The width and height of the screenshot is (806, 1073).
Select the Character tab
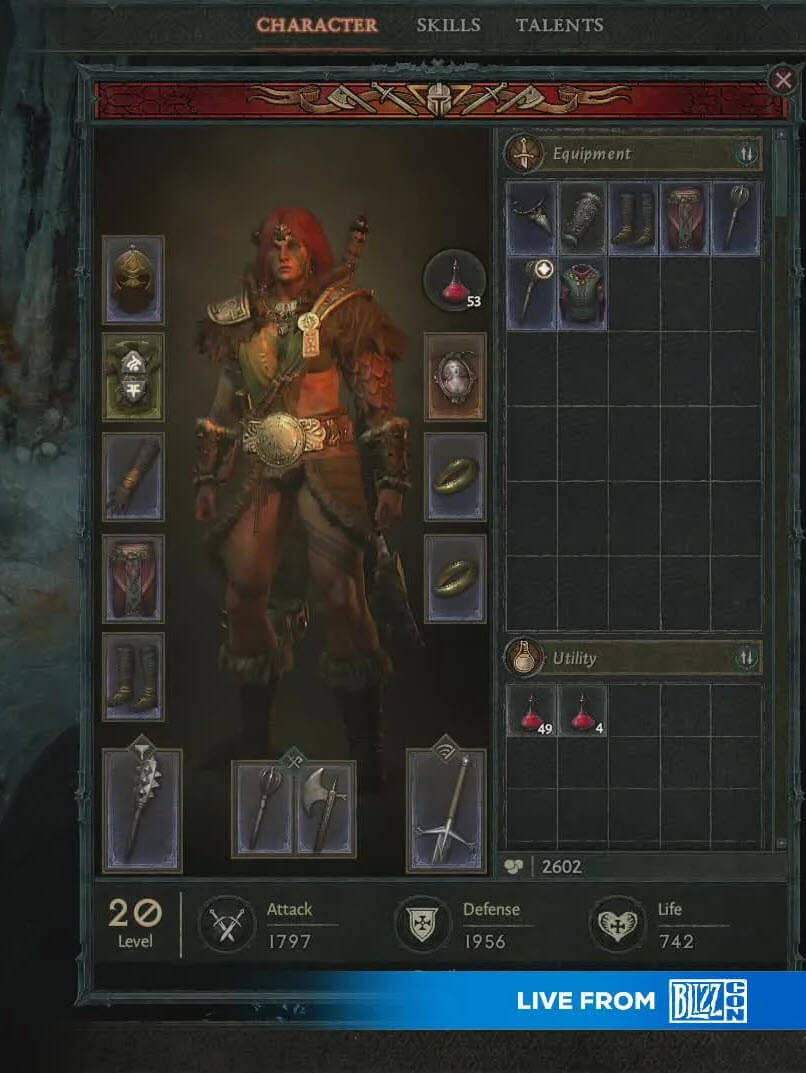click(x=317, y=25)
